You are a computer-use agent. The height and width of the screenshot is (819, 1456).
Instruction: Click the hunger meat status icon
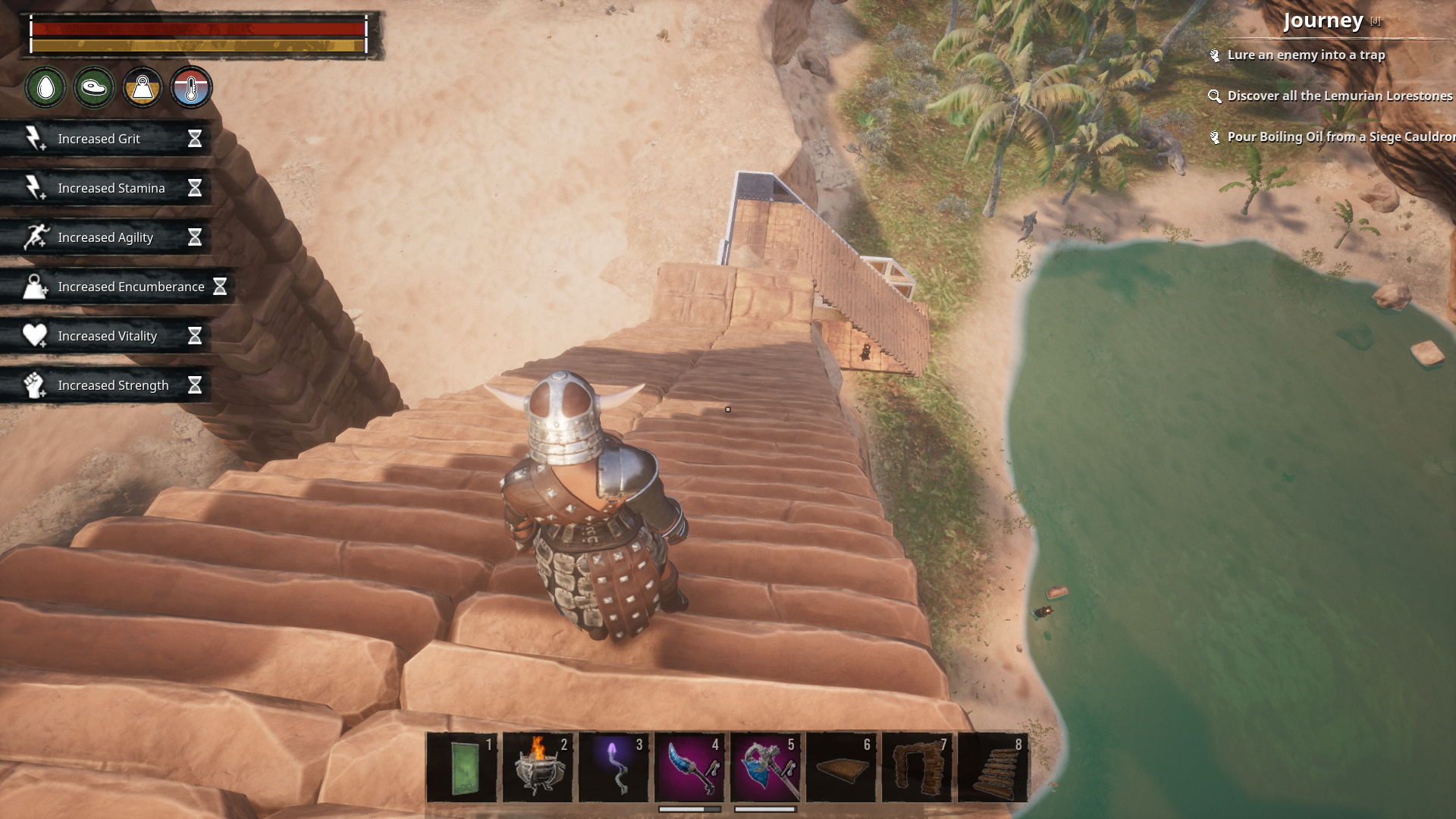tap(94, 88)
